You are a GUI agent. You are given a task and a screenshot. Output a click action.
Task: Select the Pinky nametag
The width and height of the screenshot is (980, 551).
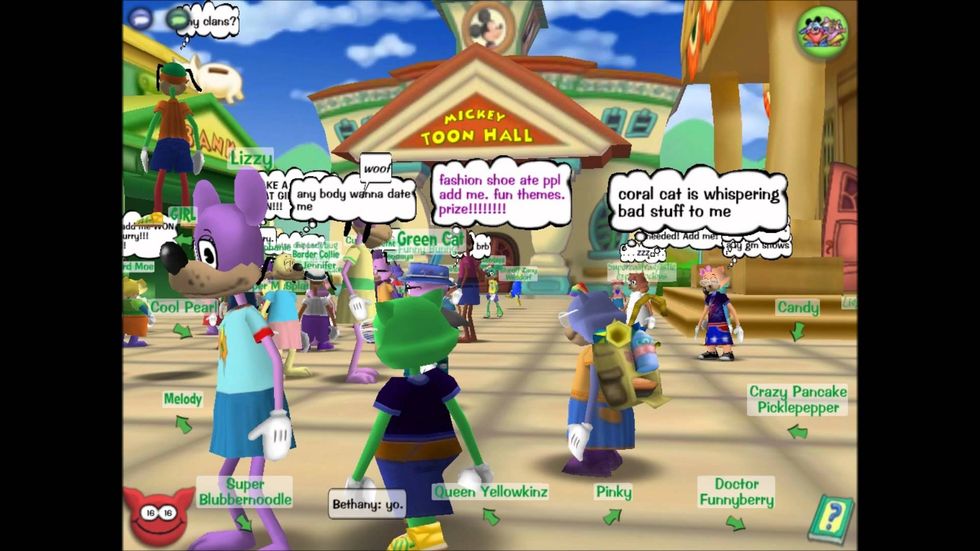[x=613, y=491]
